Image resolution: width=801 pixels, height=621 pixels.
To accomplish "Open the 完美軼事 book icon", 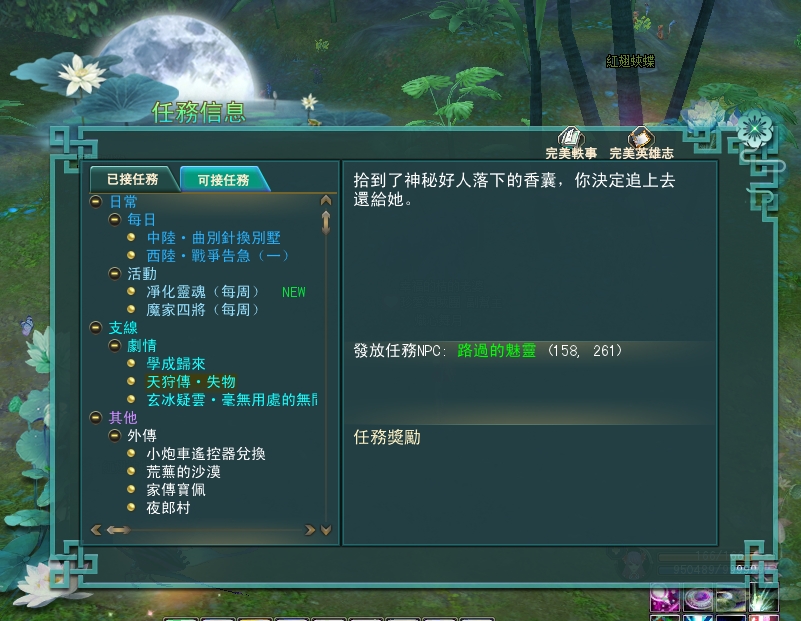I will point(571,139).
